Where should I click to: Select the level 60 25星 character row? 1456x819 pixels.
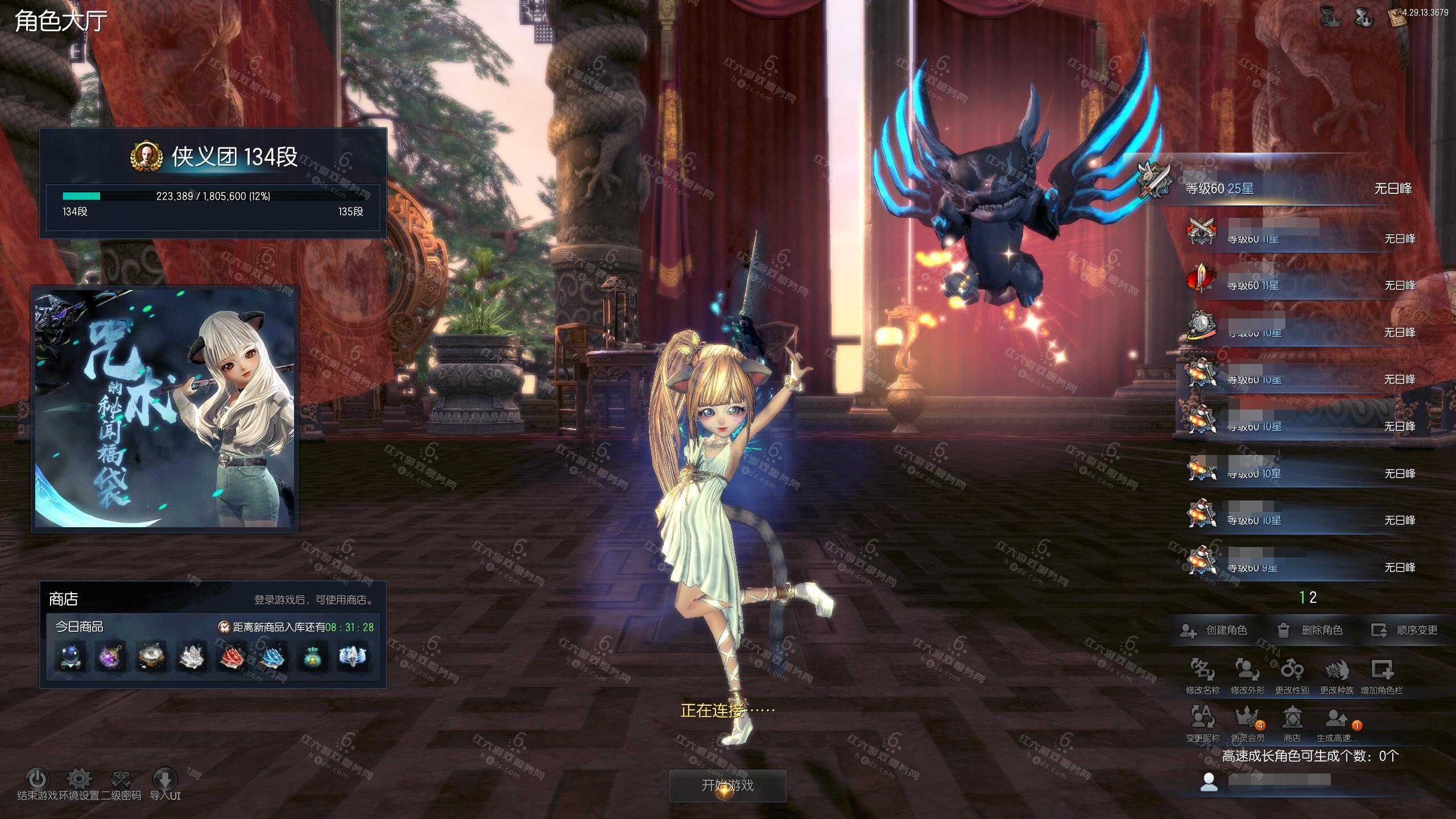[x=1285, y=188]
